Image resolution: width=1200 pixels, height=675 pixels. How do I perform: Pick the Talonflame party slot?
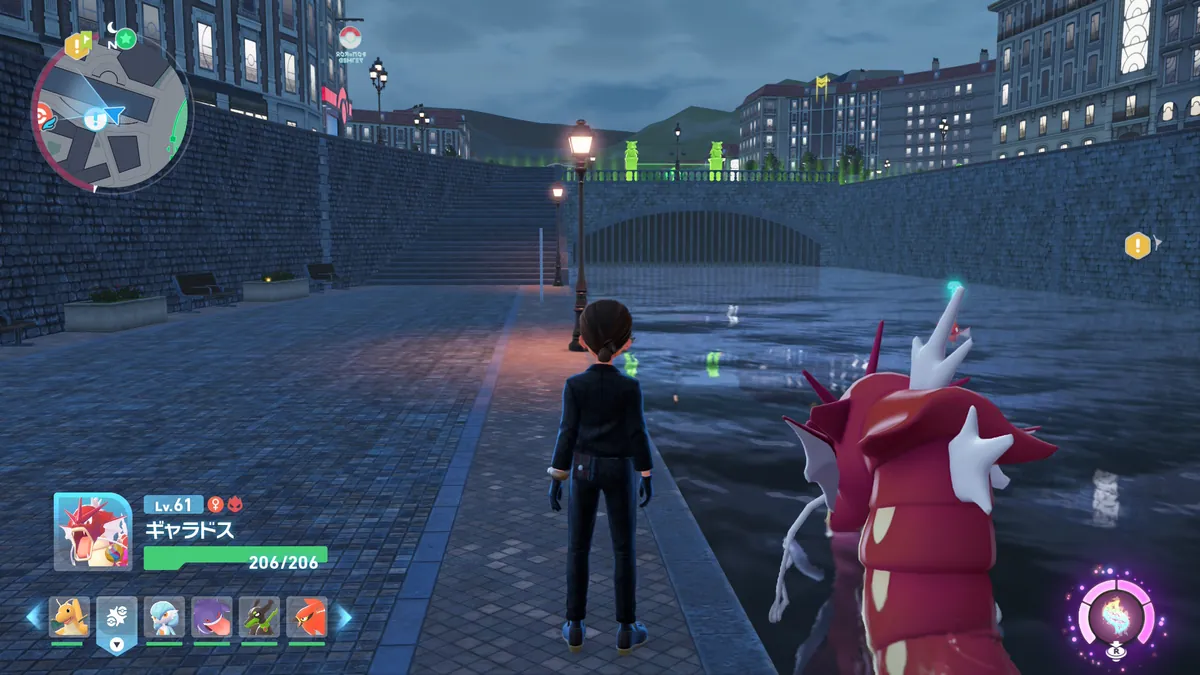(307, 617)
